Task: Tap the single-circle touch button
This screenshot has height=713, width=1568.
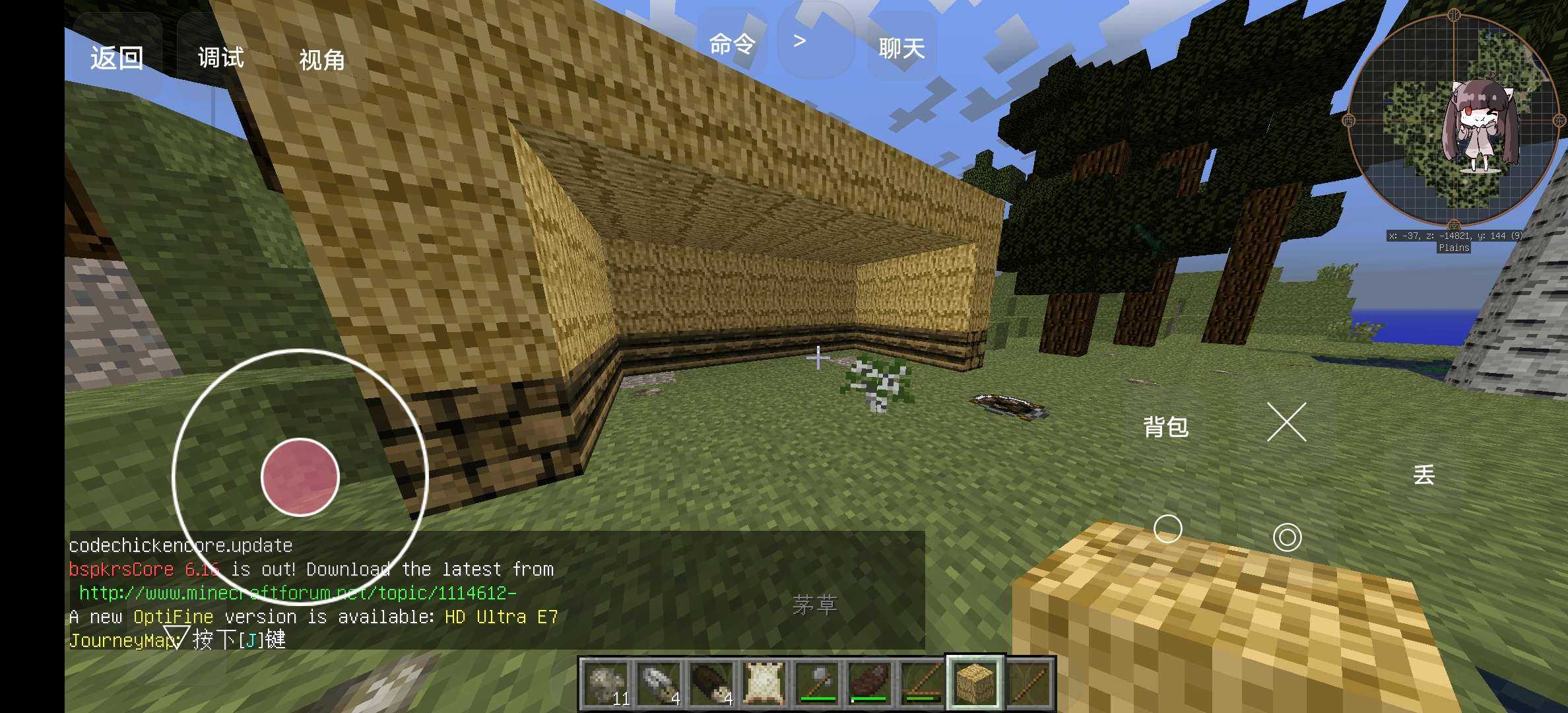Action: coord(1167,529)
